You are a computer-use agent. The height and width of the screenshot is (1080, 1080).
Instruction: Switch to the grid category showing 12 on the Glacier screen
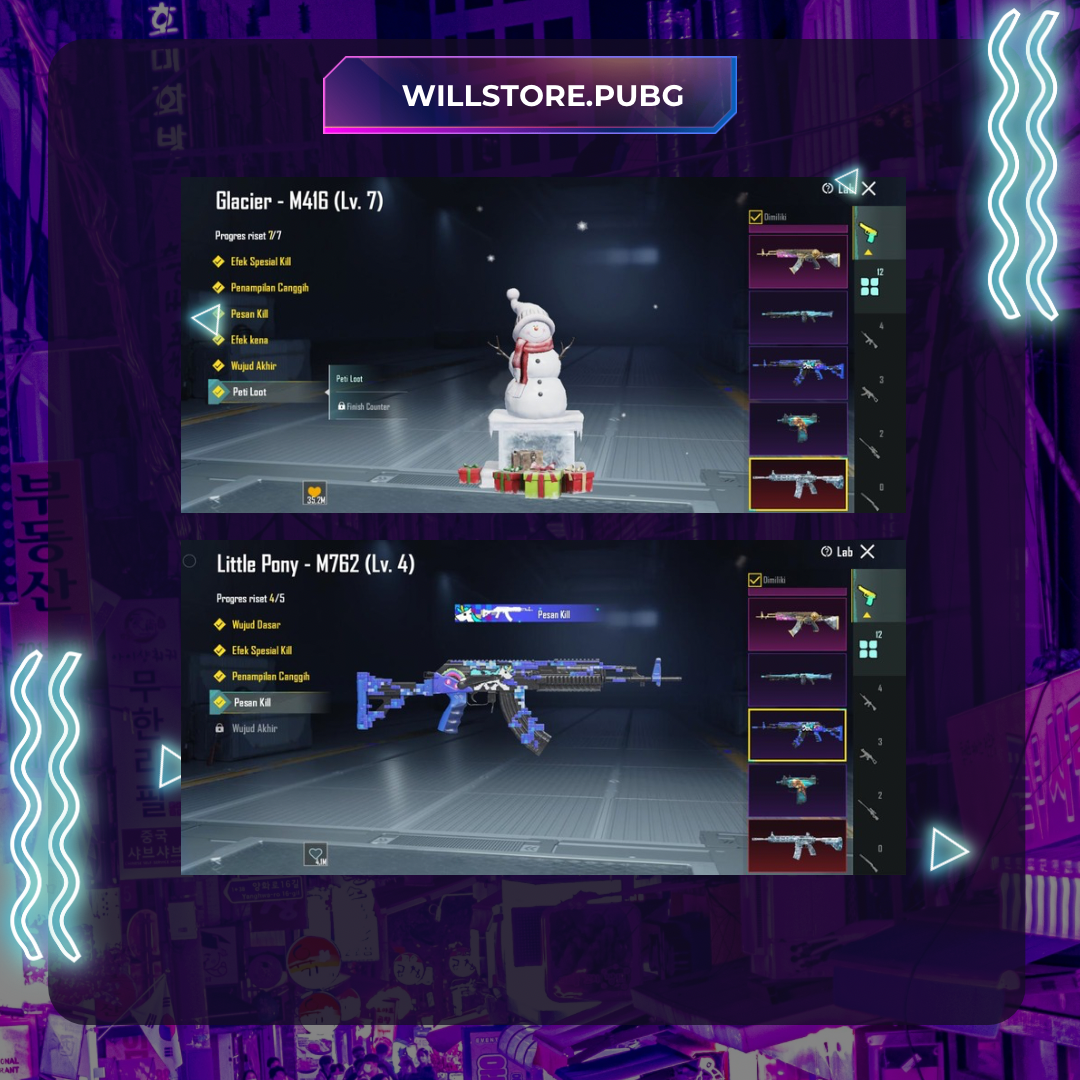pos(869,287)
